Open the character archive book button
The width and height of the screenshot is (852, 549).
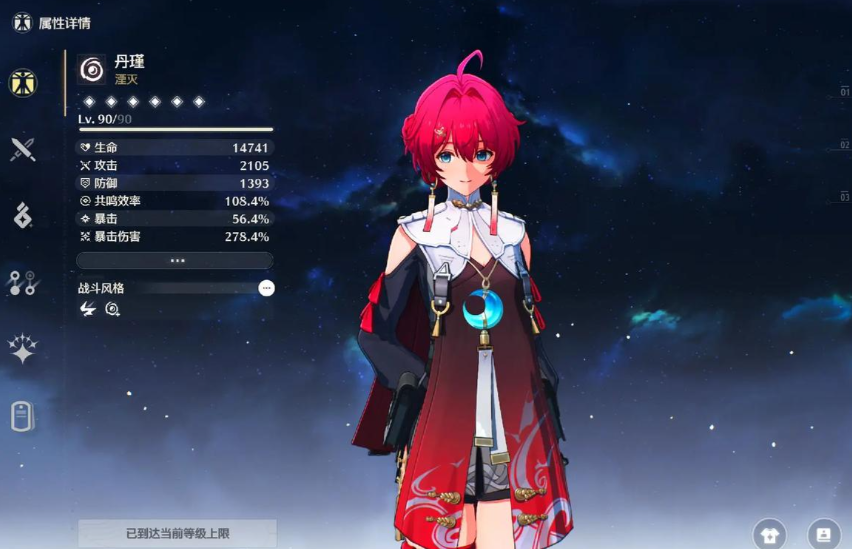coord(823,534)
